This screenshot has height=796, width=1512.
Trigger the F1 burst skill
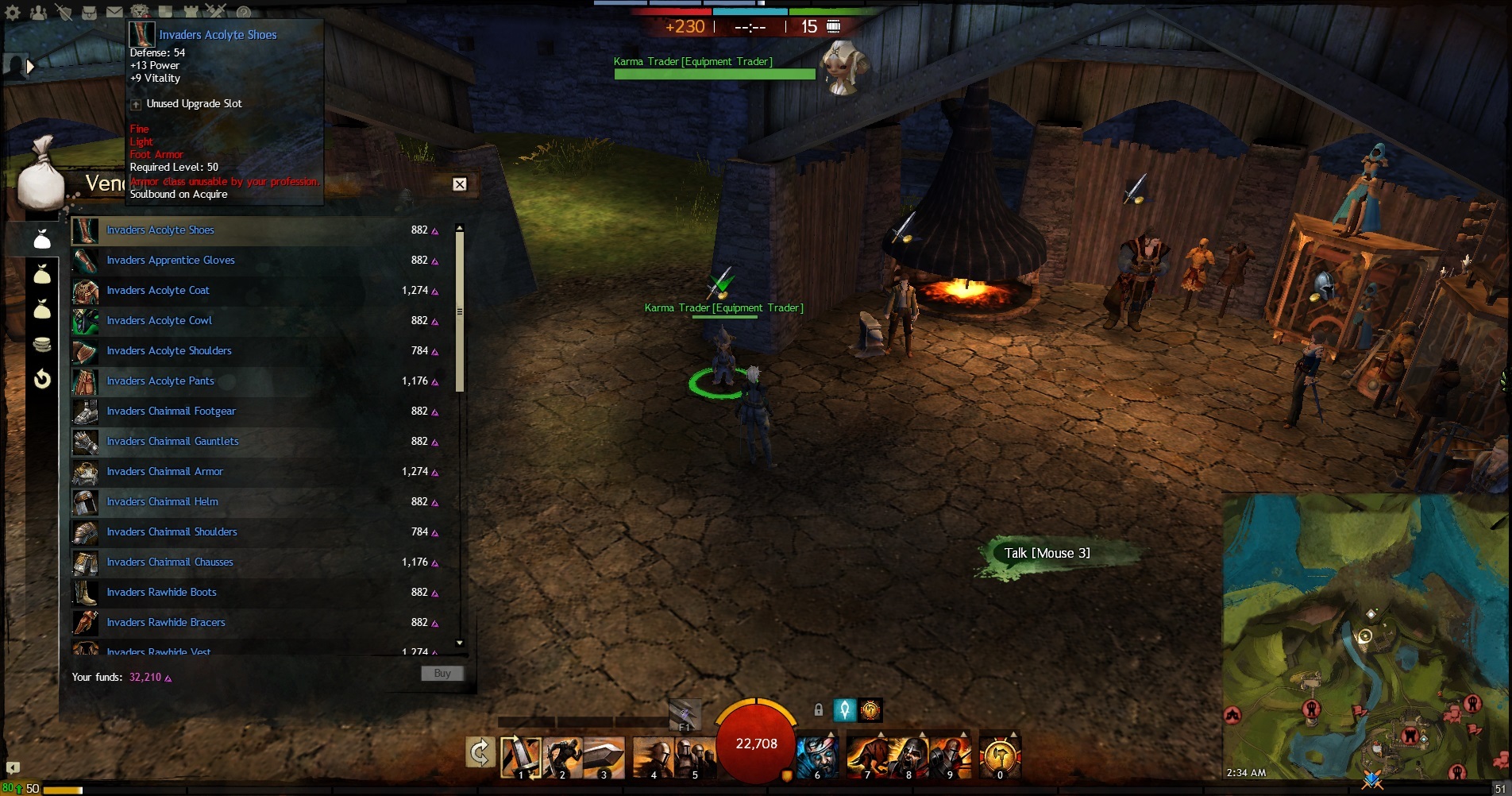tap(685, 713)
